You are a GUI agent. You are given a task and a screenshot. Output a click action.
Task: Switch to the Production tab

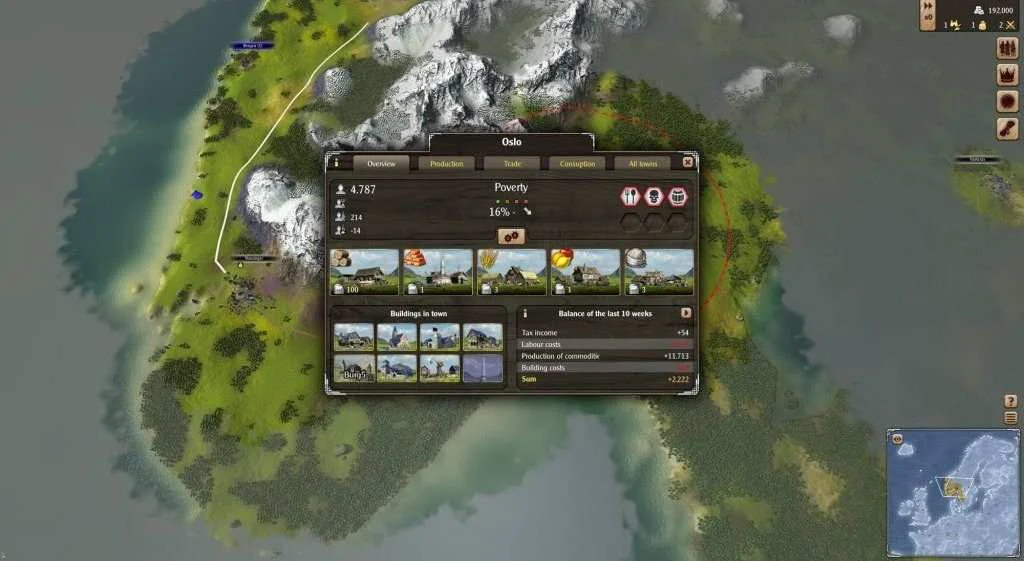click(x=446, y=163)
